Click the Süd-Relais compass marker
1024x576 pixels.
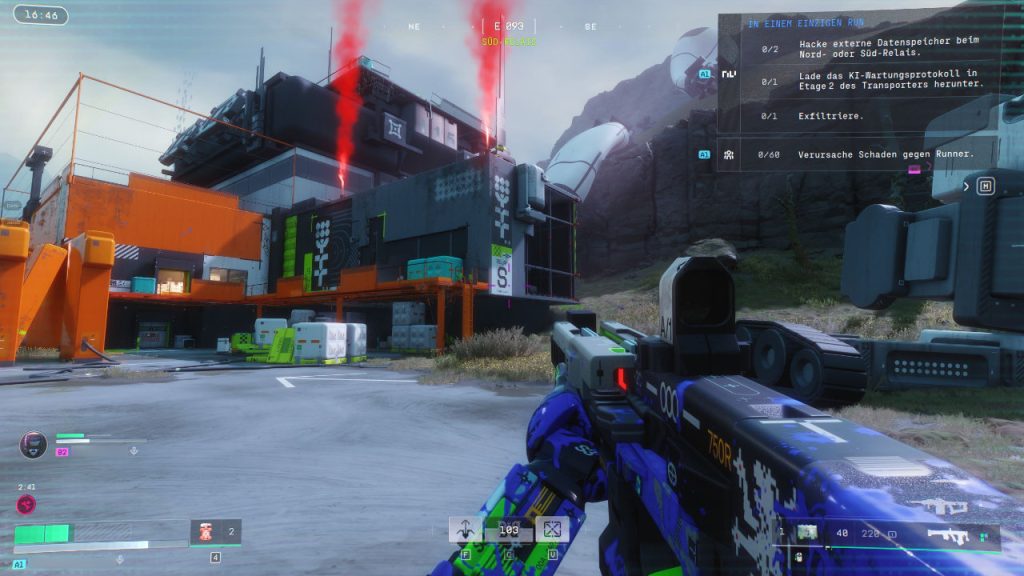[509, 42]
